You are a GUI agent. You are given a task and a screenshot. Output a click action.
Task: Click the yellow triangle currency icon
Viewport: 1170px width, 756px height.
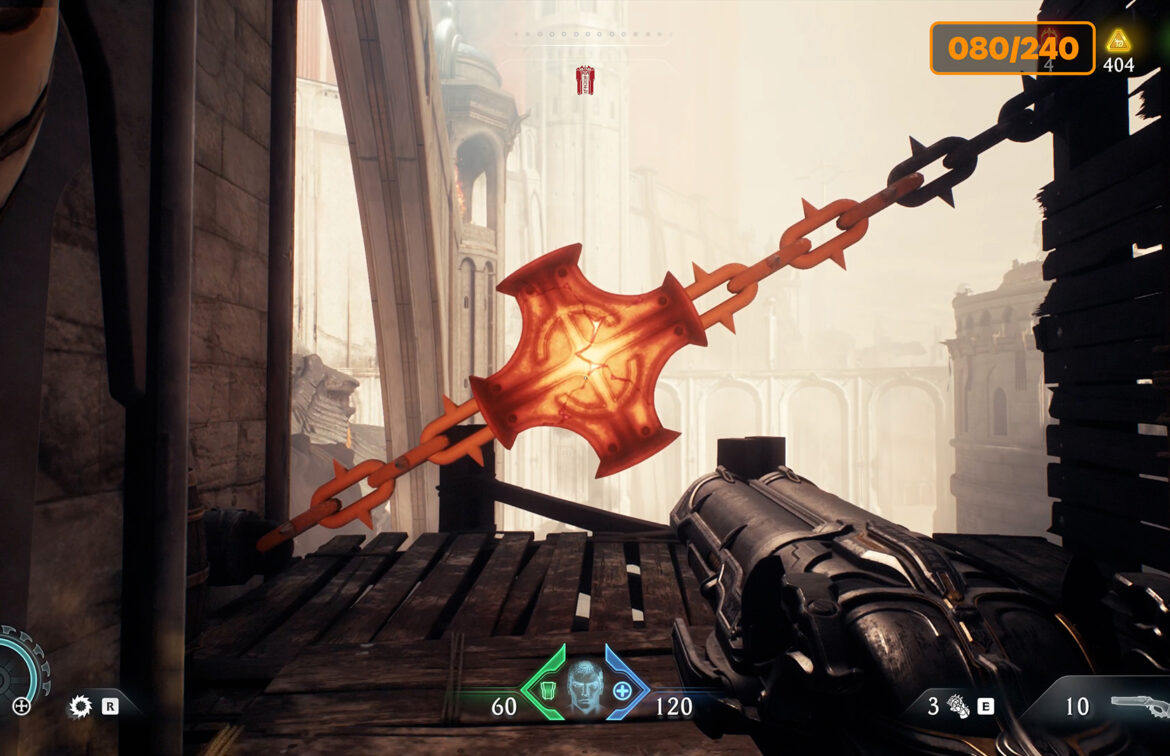click(x=1118, y=41)
